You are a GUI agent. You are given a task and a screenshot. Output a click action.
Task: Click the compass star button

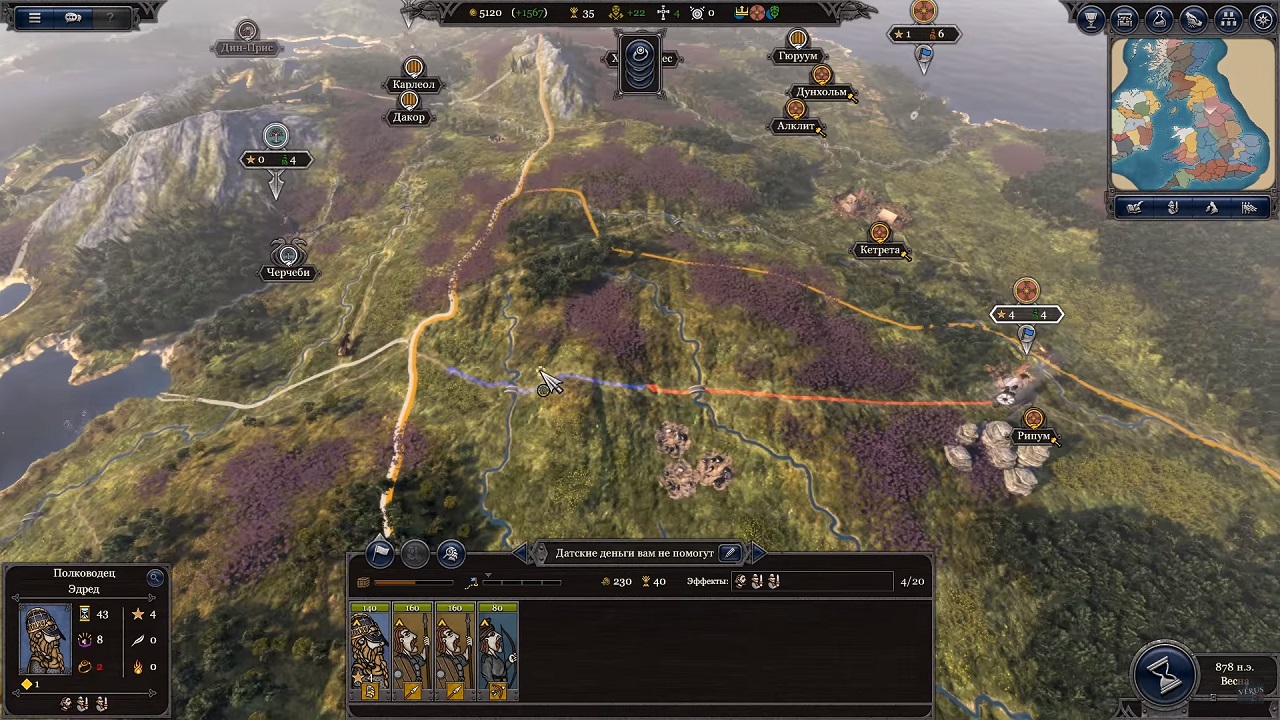(1261, 19)
